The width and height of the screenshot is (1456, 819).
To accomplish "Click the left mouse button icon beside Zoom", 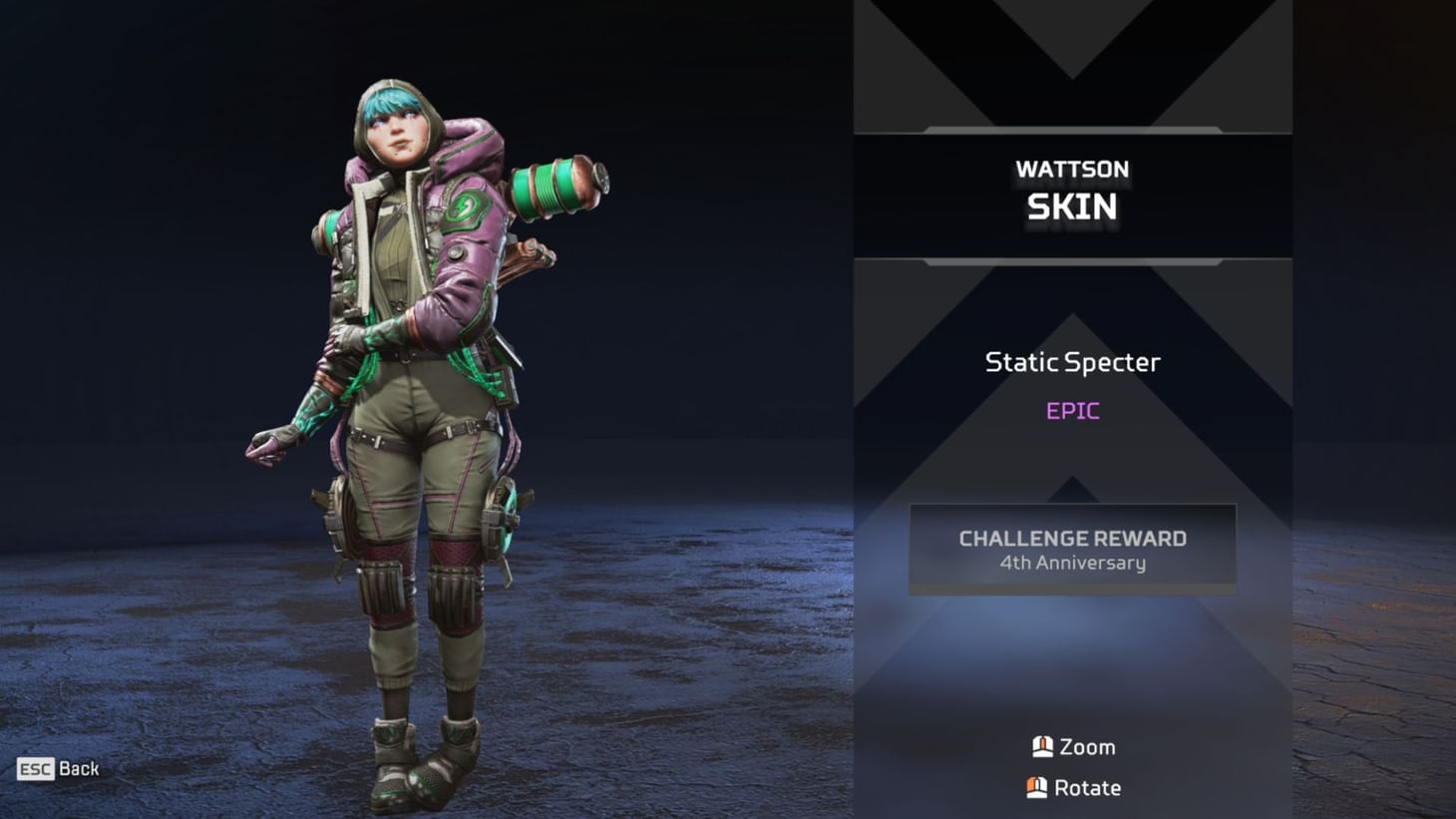I will (x=1041, y=746).
